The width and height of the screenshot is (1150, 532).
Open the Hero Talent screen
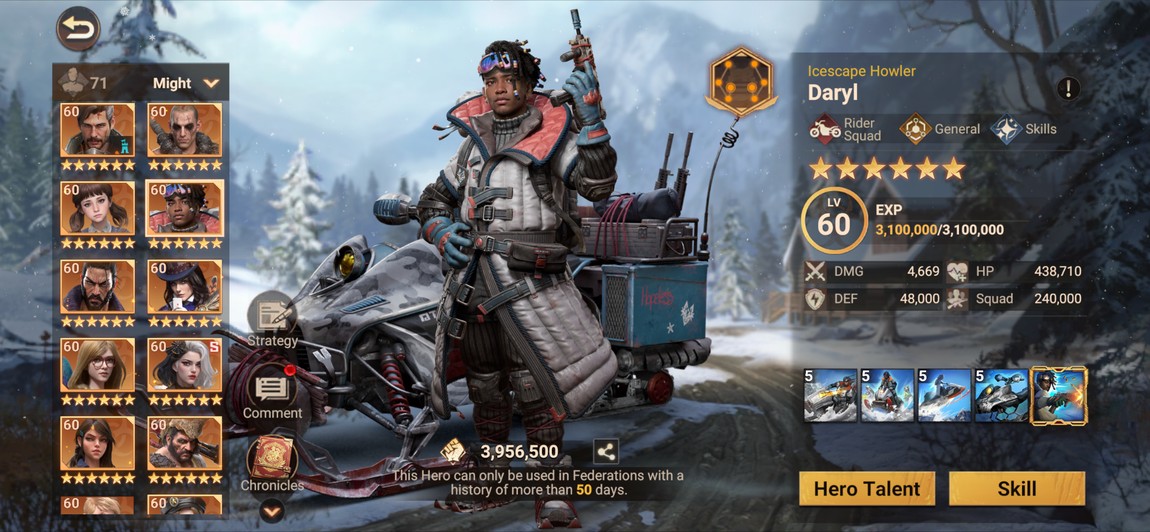867,488
